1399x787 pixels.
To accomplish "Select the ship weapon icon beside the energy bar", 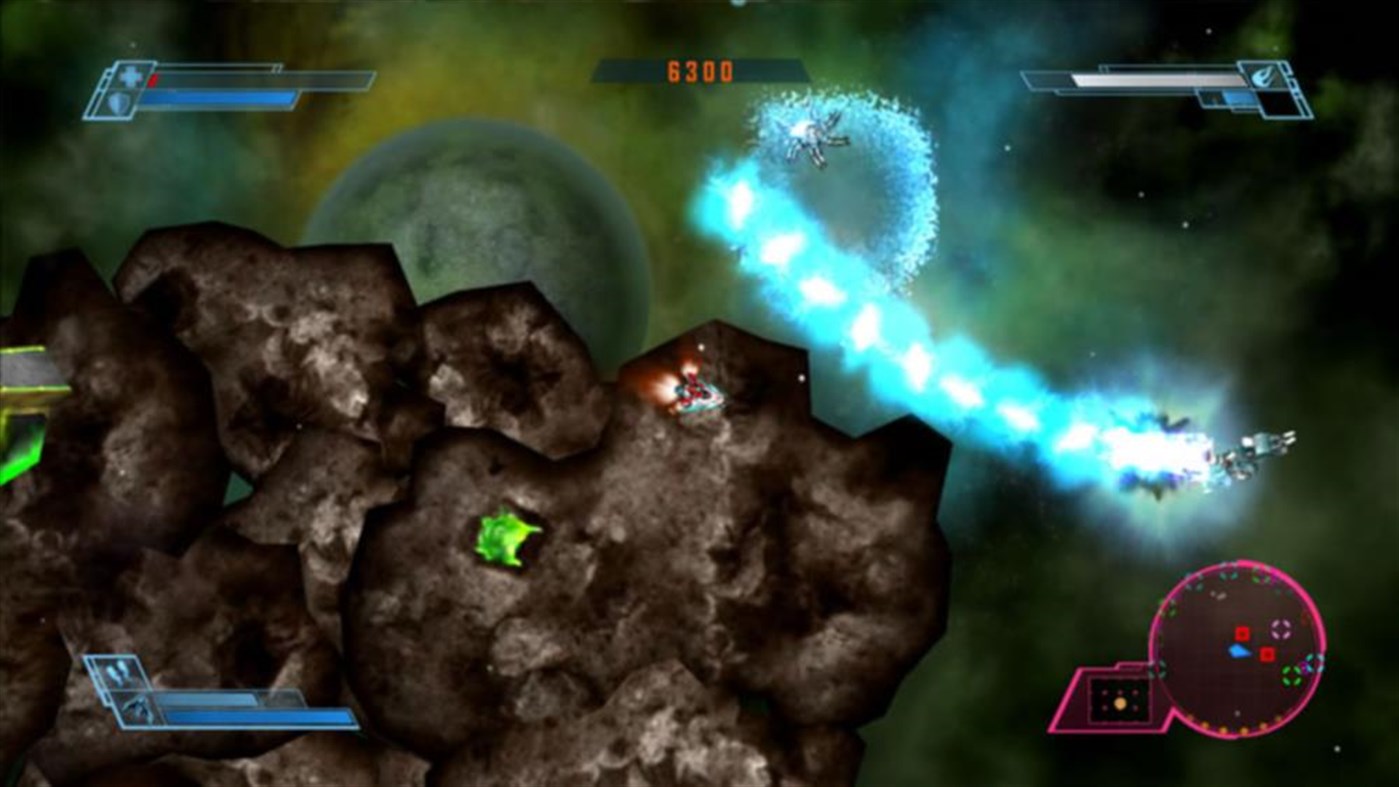I will point(138,708).
